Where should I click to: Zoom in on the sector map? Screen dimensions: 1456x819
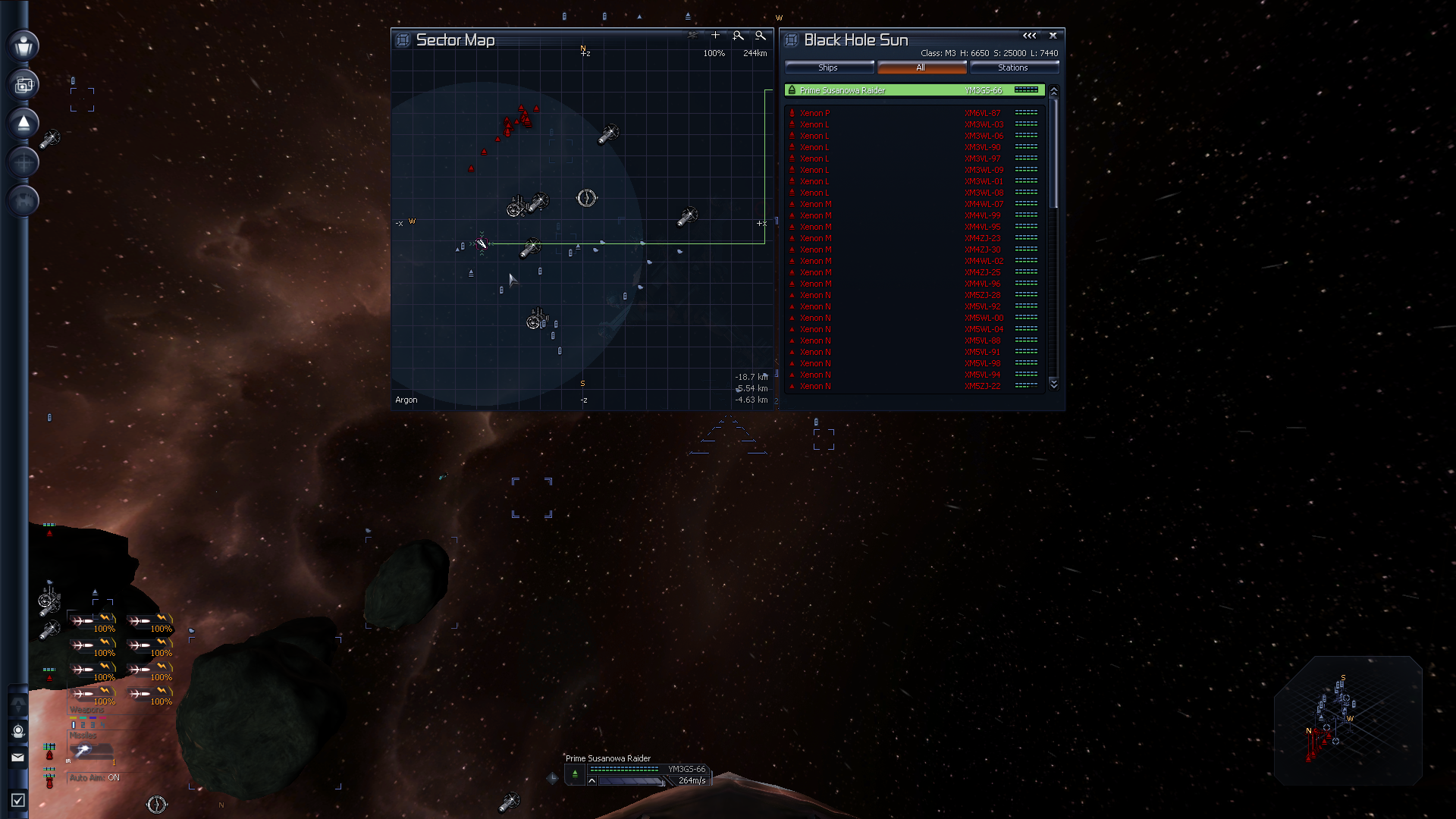pyautogui.click(x=738, y=36)
